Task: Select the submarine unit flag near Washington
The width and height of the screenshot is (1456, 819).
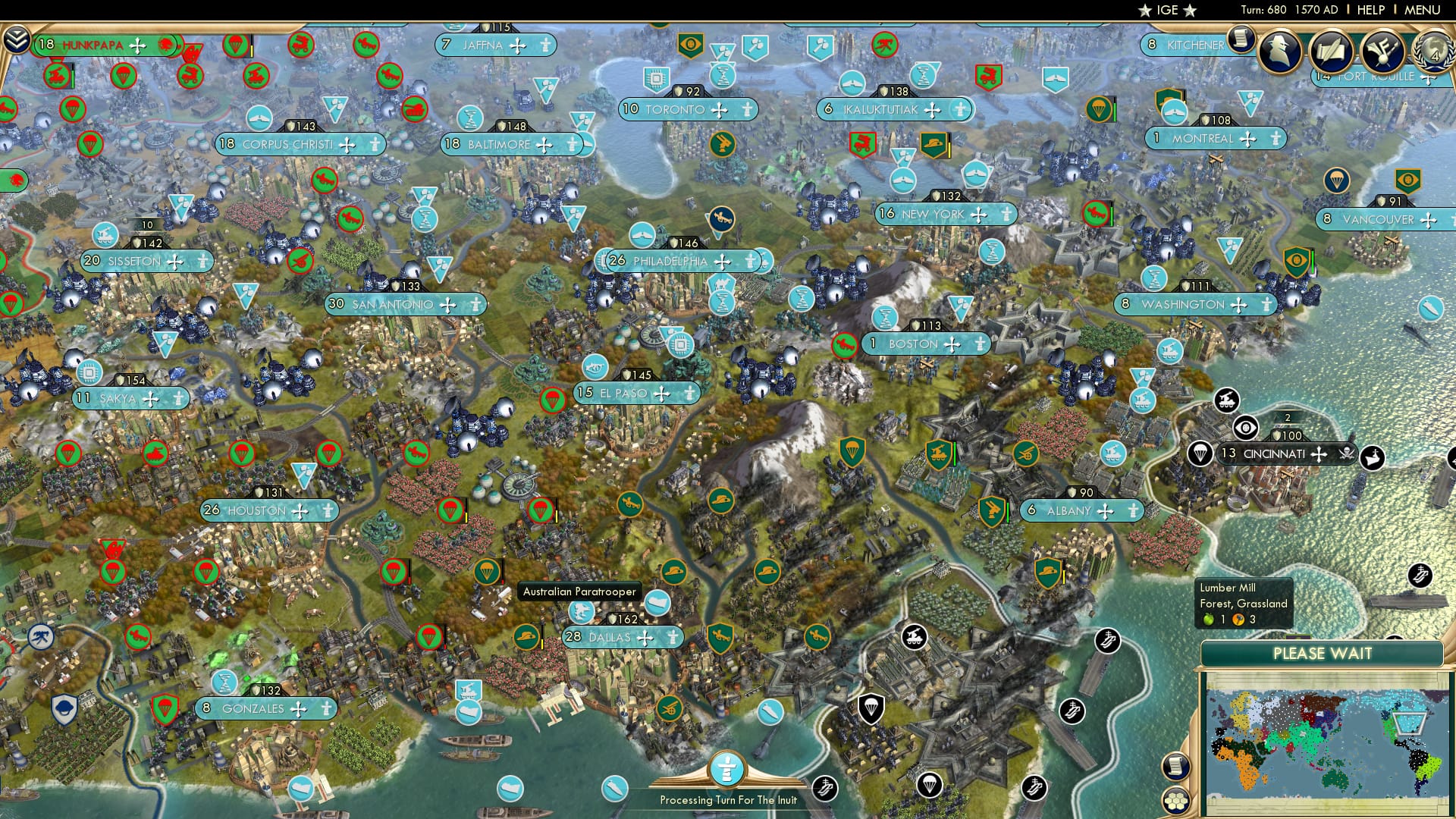Action: (1431, 309)
